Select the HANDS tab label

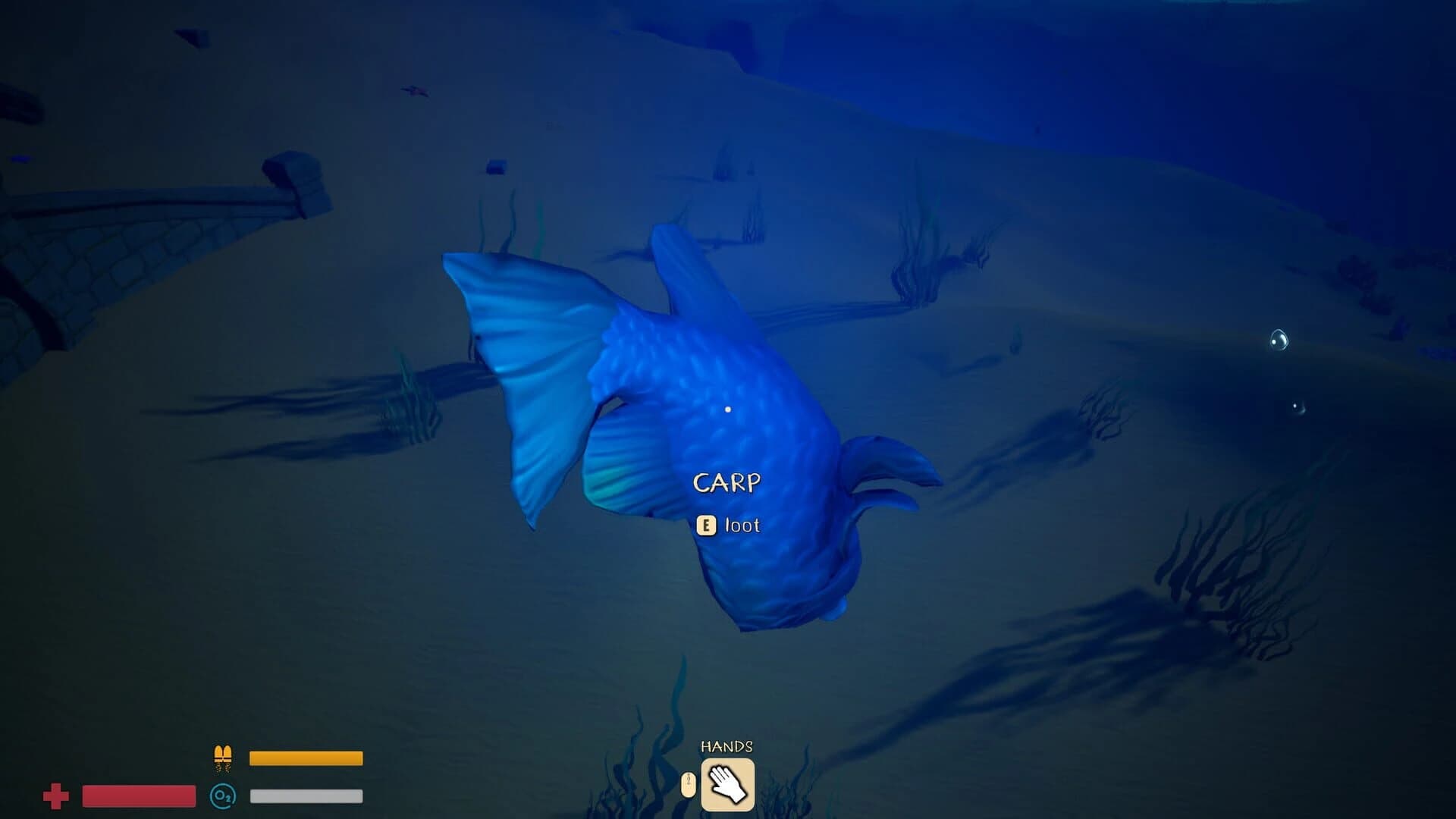point(726,746)
